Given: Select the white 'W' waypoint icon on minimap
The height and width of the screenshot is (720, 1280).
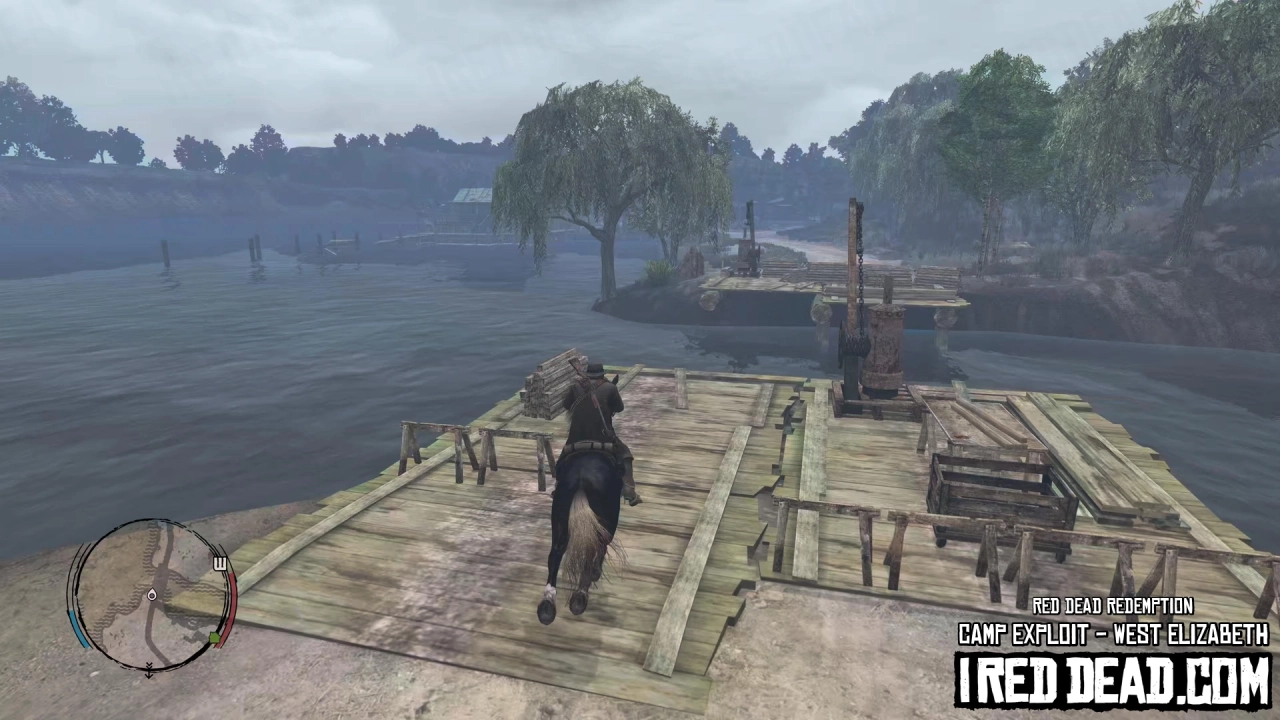Looking at the screenshot, I should [220, 563].
